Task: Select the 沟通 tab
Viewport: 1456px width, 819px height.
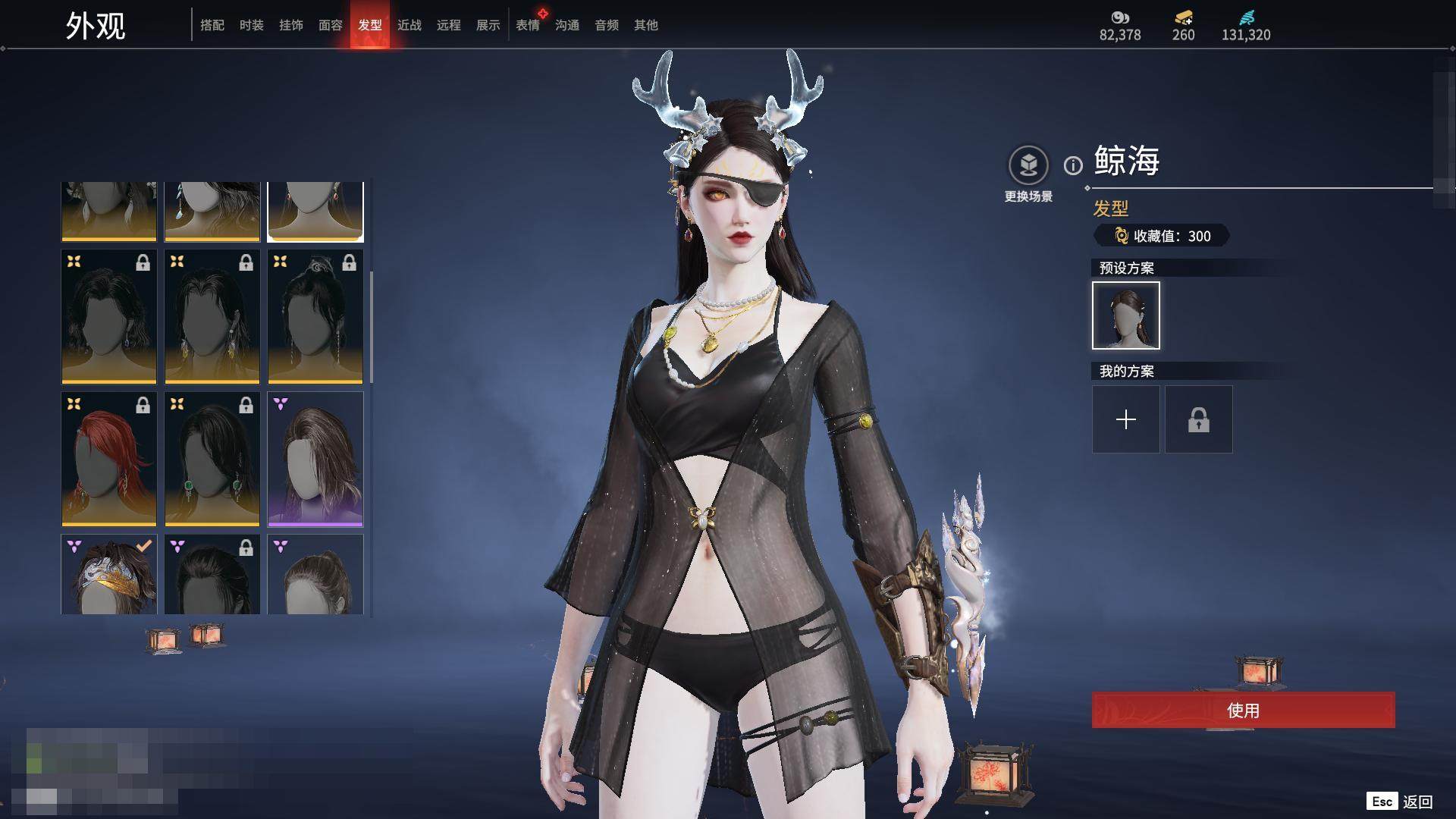Action: (567, 25)
